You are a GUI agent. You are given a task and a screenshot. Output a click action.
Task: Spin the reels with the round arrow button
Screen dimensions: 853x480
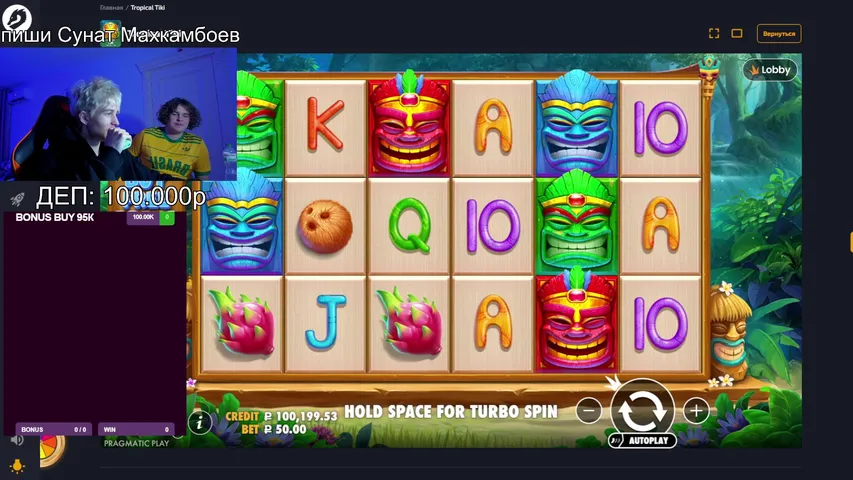(x=642, y=408)
